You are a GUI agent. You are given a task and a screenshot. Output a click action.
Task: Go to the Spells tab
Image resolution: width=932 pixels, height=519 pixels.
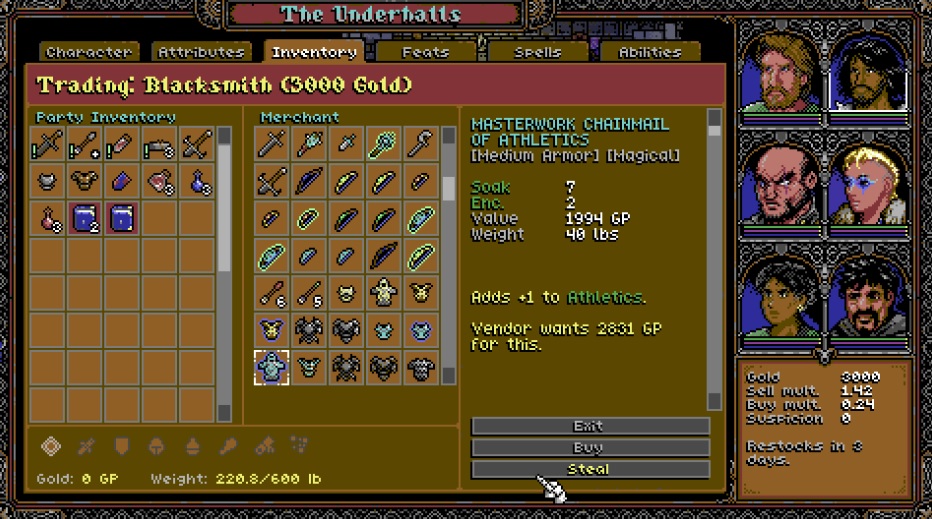coord(537,52)
